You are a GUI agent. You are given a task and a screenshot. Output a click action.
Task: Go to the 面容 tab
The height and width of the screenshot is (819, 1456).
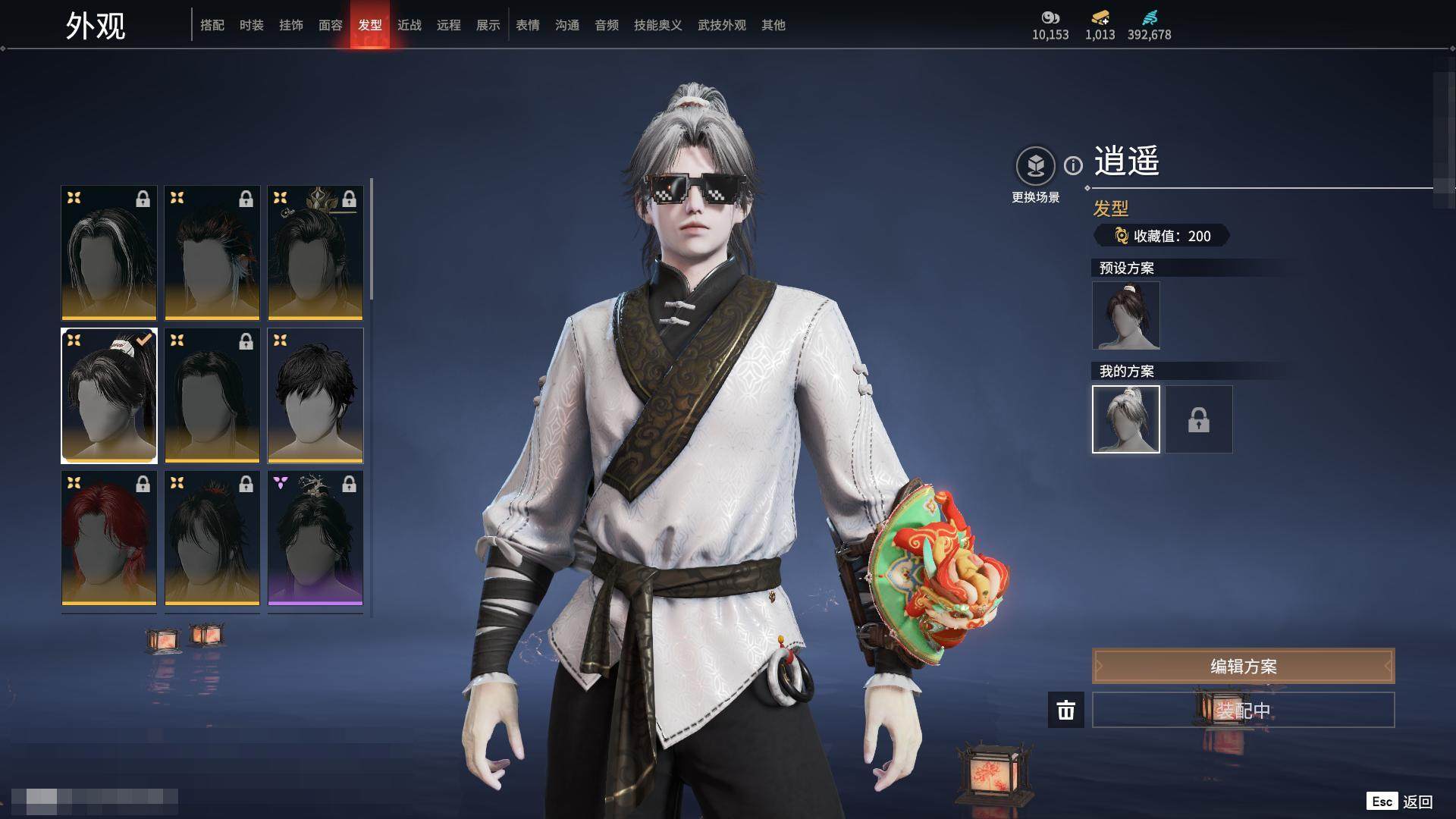330,25
